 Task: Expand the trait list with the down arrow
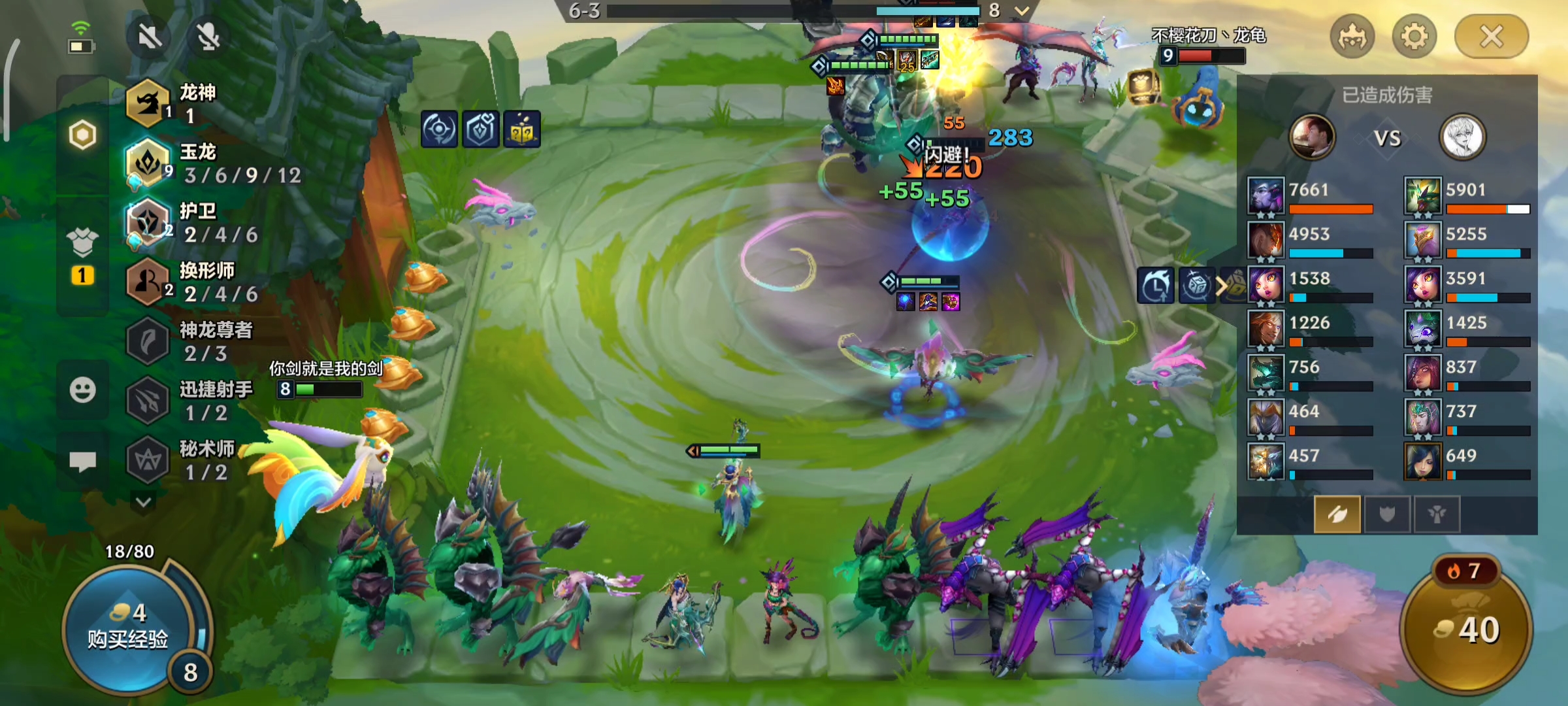(144, 502)
